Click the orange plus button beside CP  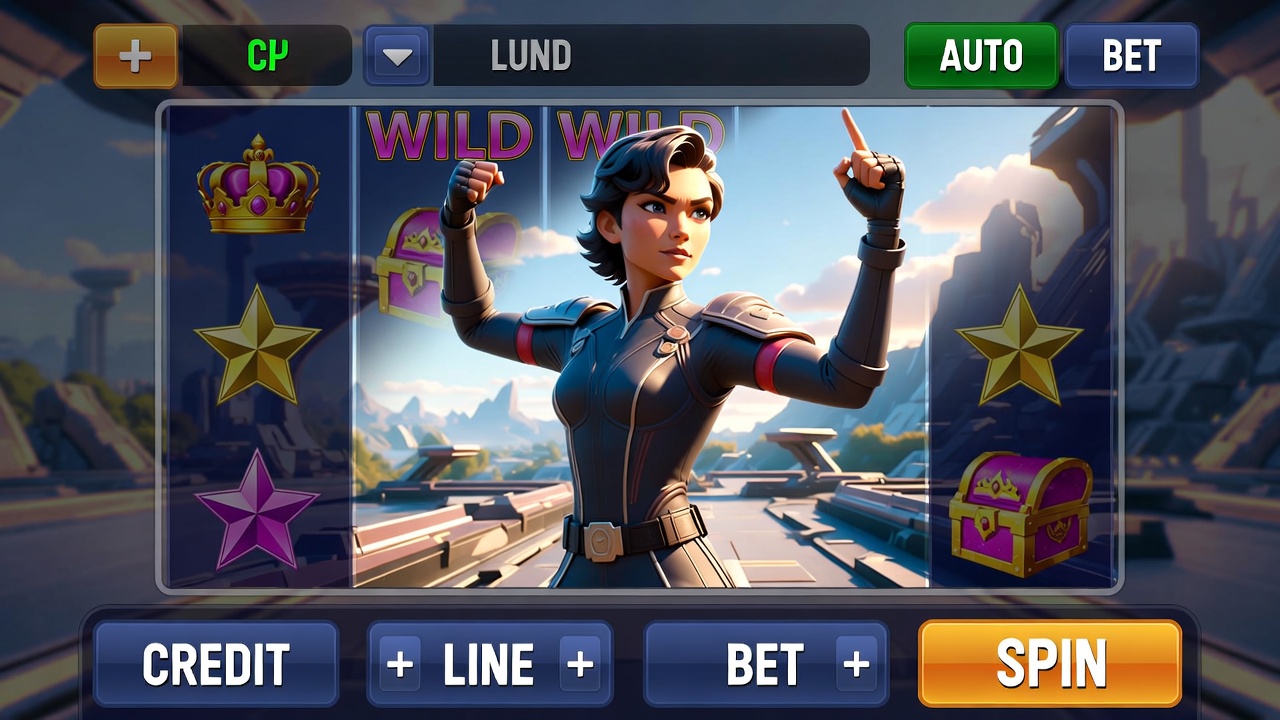(136, 56)
